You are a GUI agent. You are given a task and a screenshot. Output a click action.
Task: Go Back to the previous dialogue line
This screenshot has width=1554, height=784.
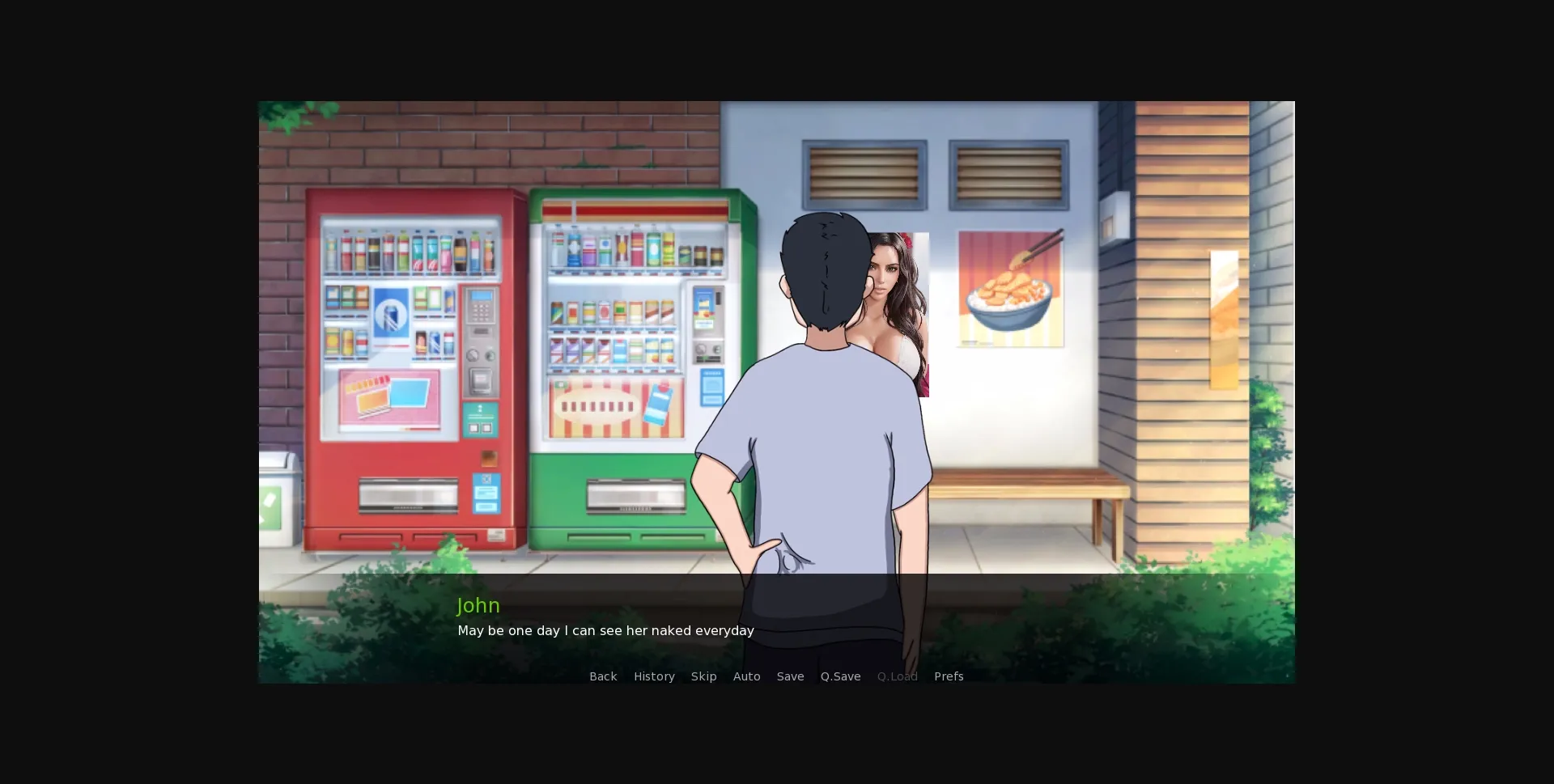(602, 676)
